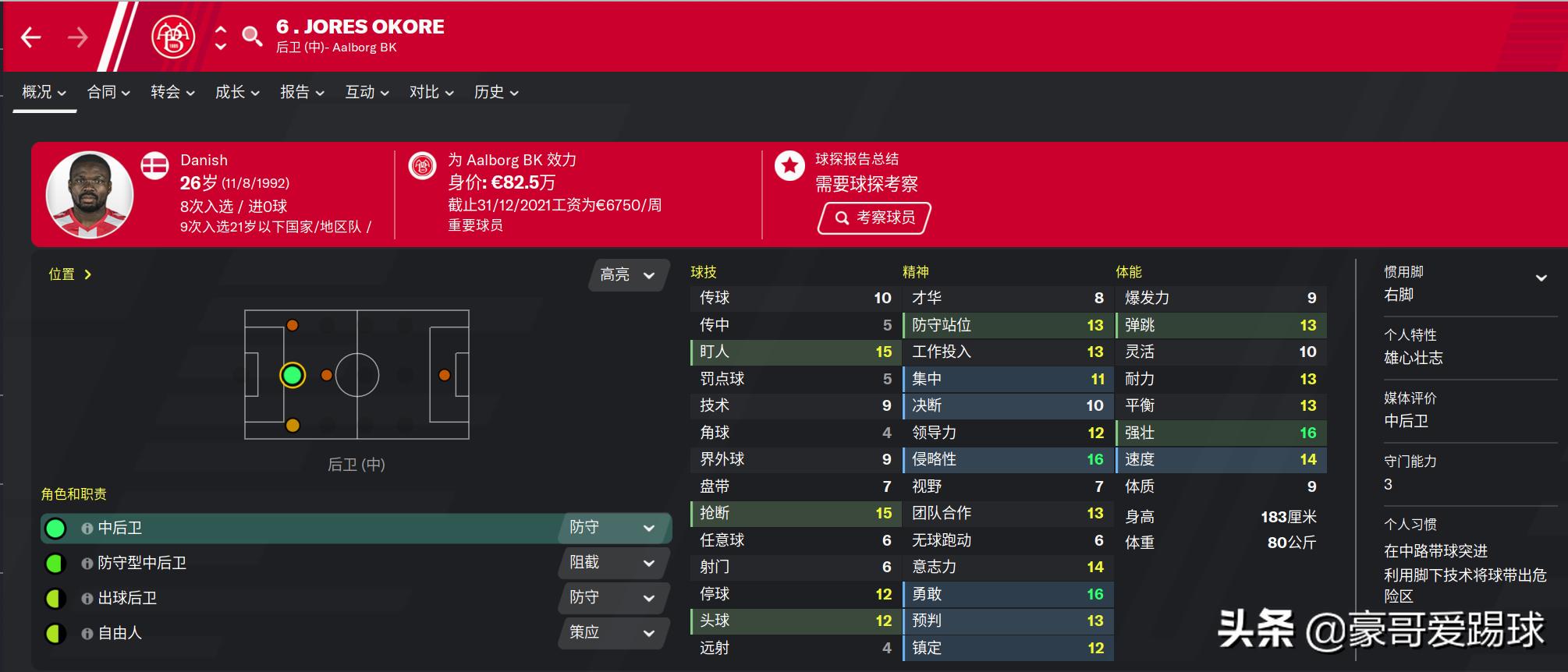Click the Danish flag icon
The width and height of the screenshot is (1568, 672).
pos(155,164)
